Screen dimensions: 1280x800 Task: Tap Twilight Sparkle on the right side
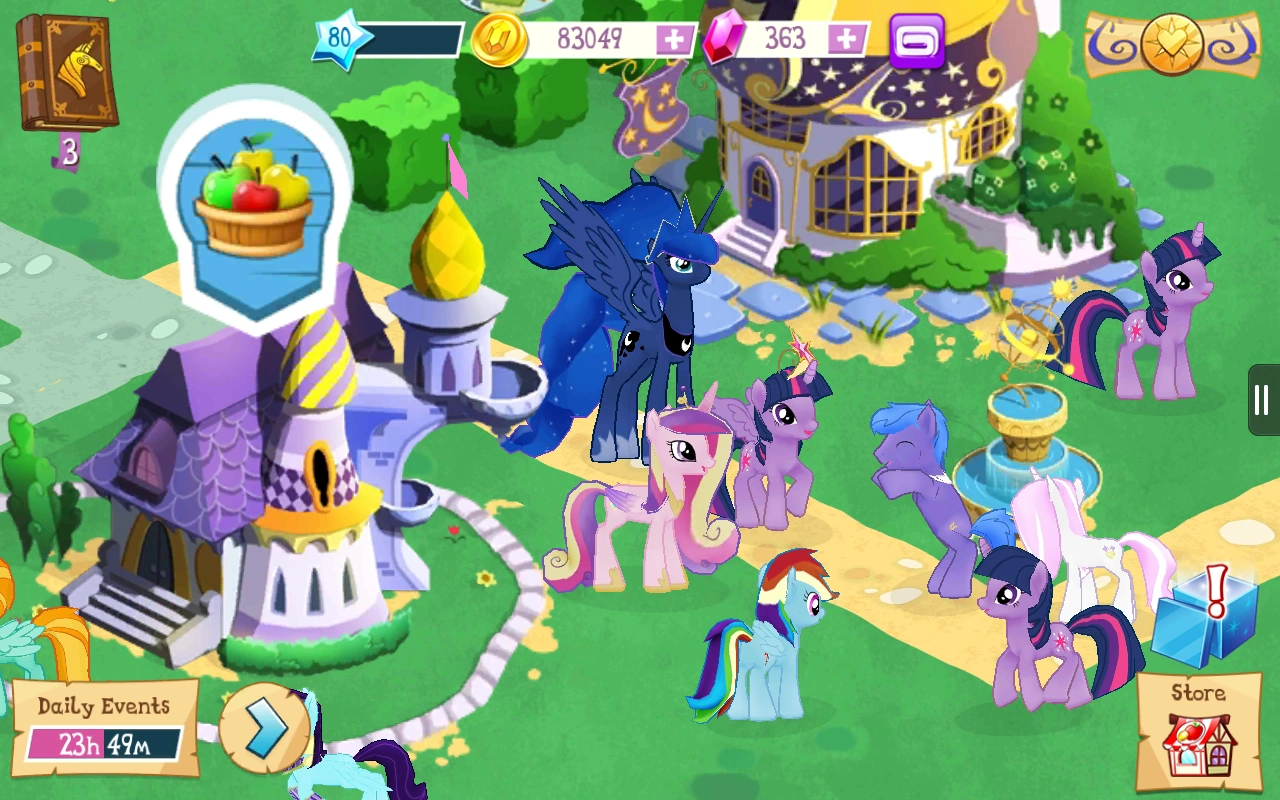point(1160,310)
